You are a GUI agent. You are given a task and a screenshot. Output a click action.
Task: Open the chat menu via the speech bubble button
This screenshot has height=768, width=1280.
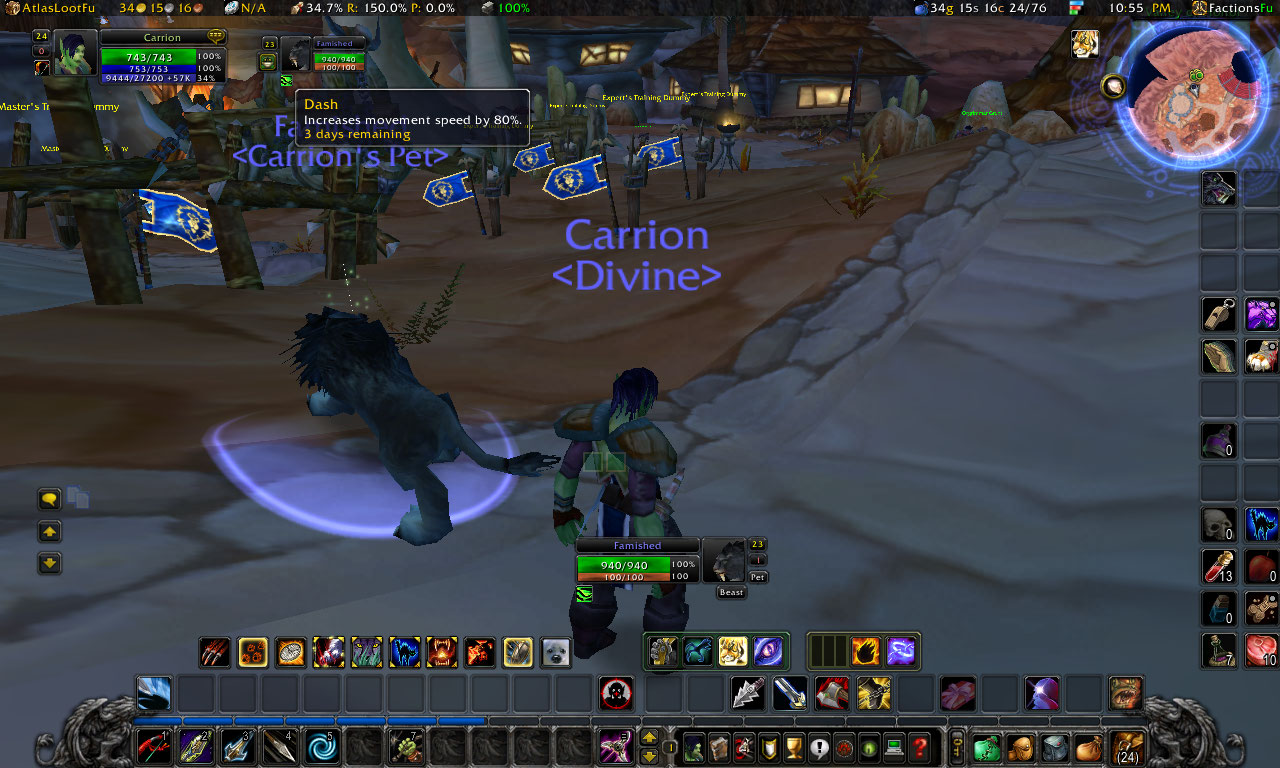point(49,498)
